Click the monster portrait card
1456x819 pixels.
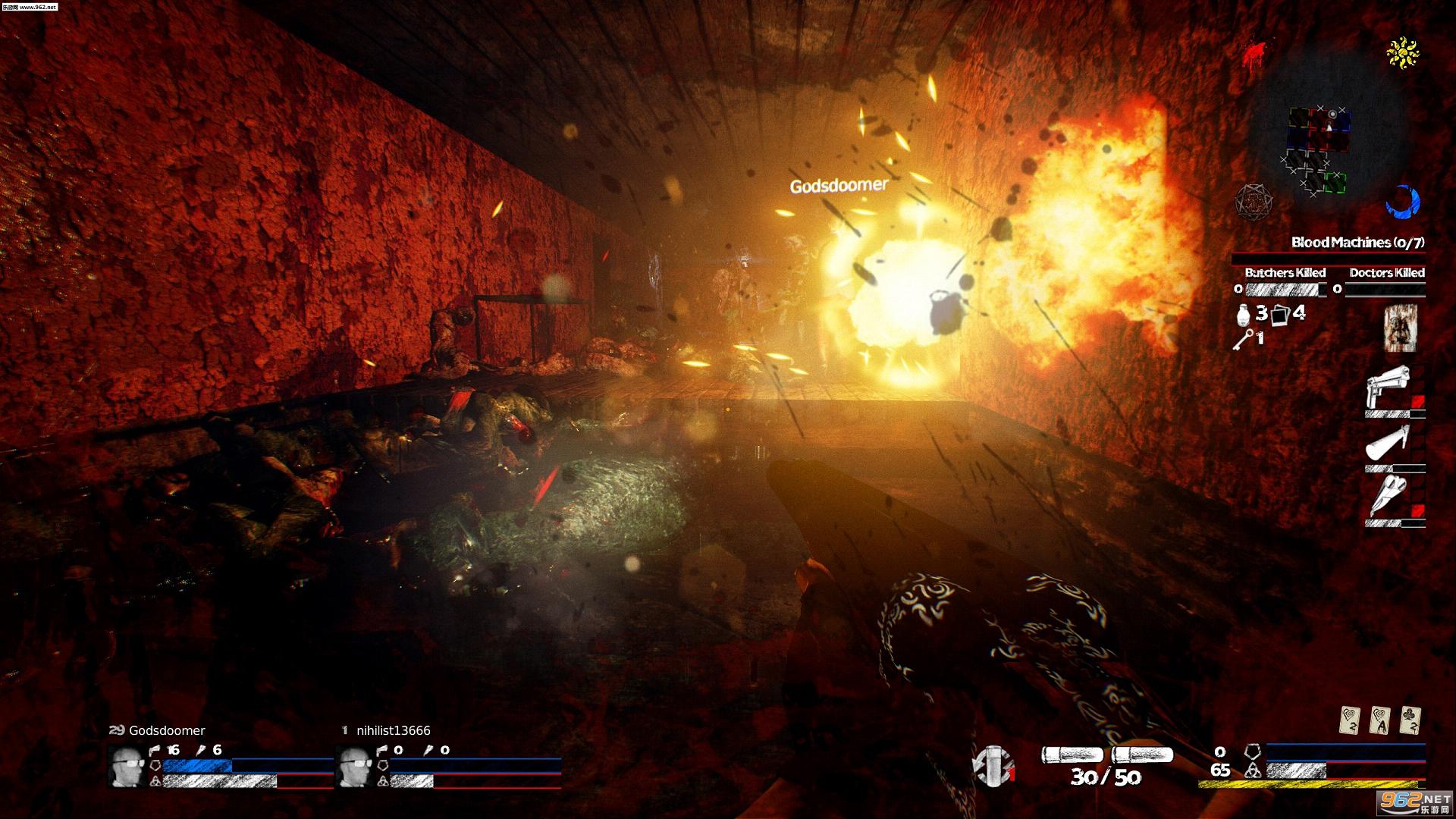(1400, 328)
